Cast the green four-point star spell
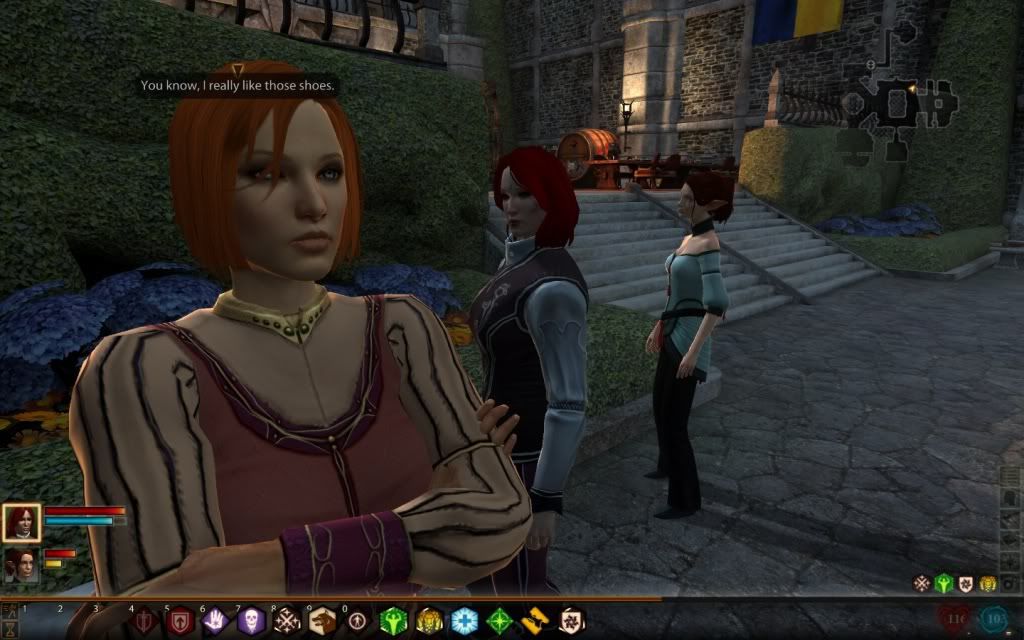1024x640 pixels. [500, 621]
